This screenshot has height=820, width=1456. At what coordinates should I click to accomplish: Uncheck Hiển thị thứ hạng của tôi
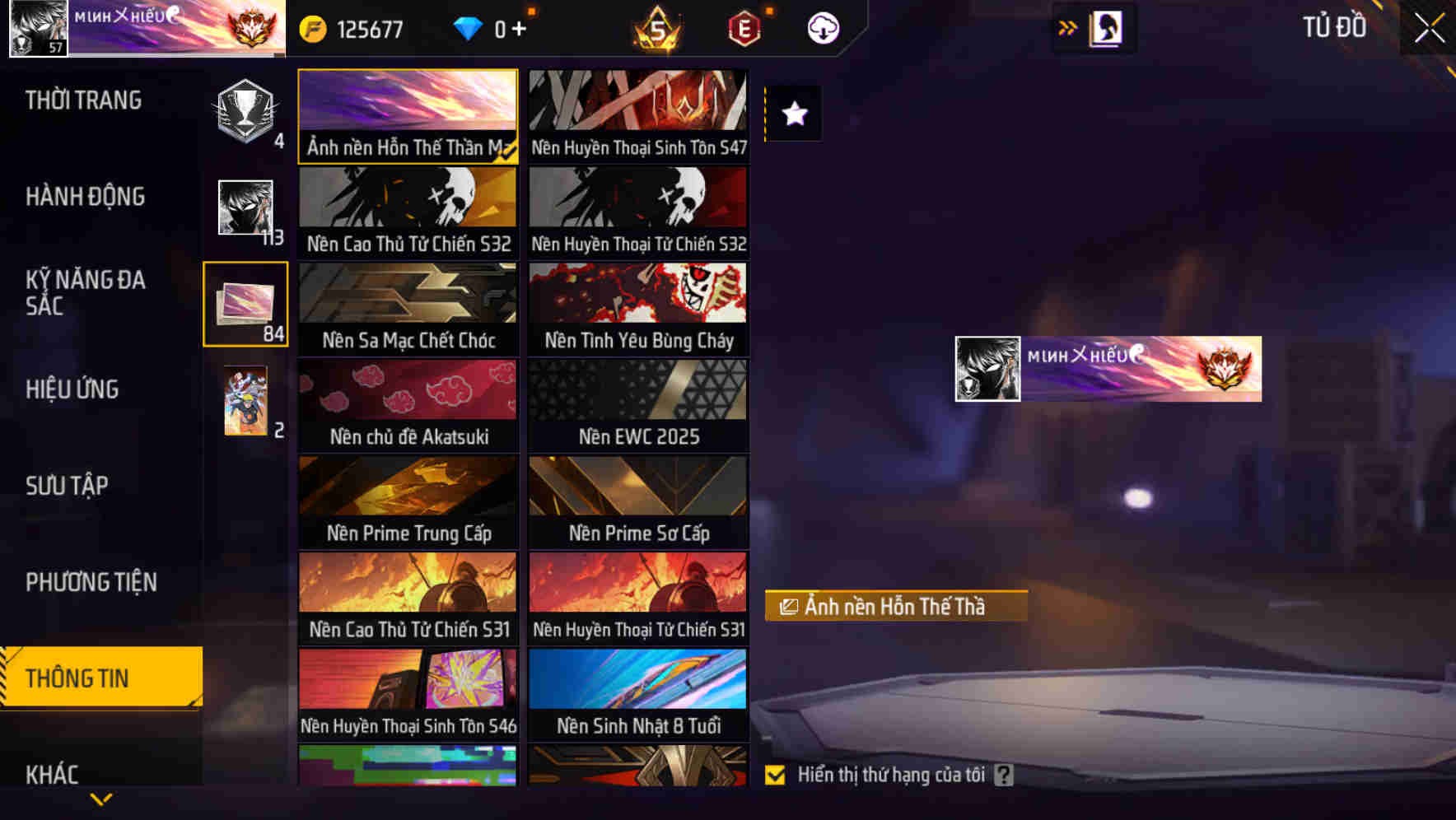click(x=775, y=774)
